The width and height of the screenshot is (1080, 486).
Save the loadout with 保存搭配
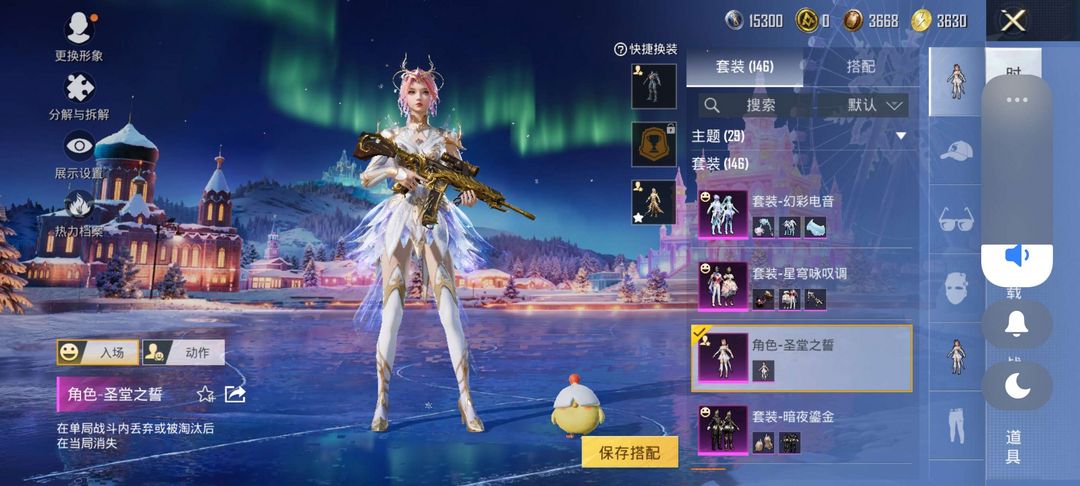(x=630, y=452)
